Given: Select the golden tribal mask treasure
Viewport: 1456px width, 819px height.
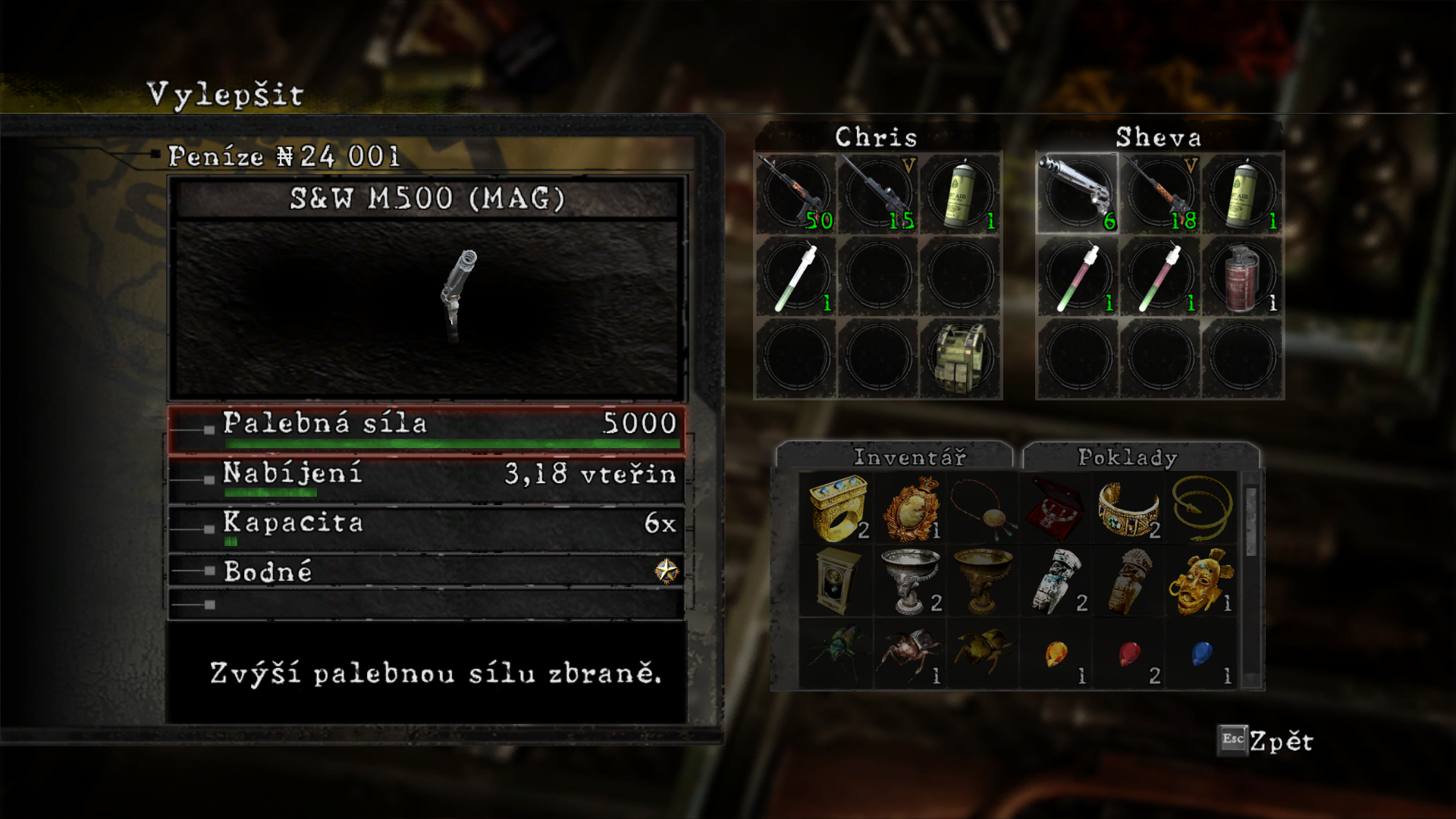Looking at the screenshot, I should click(x=1201, y=581).
